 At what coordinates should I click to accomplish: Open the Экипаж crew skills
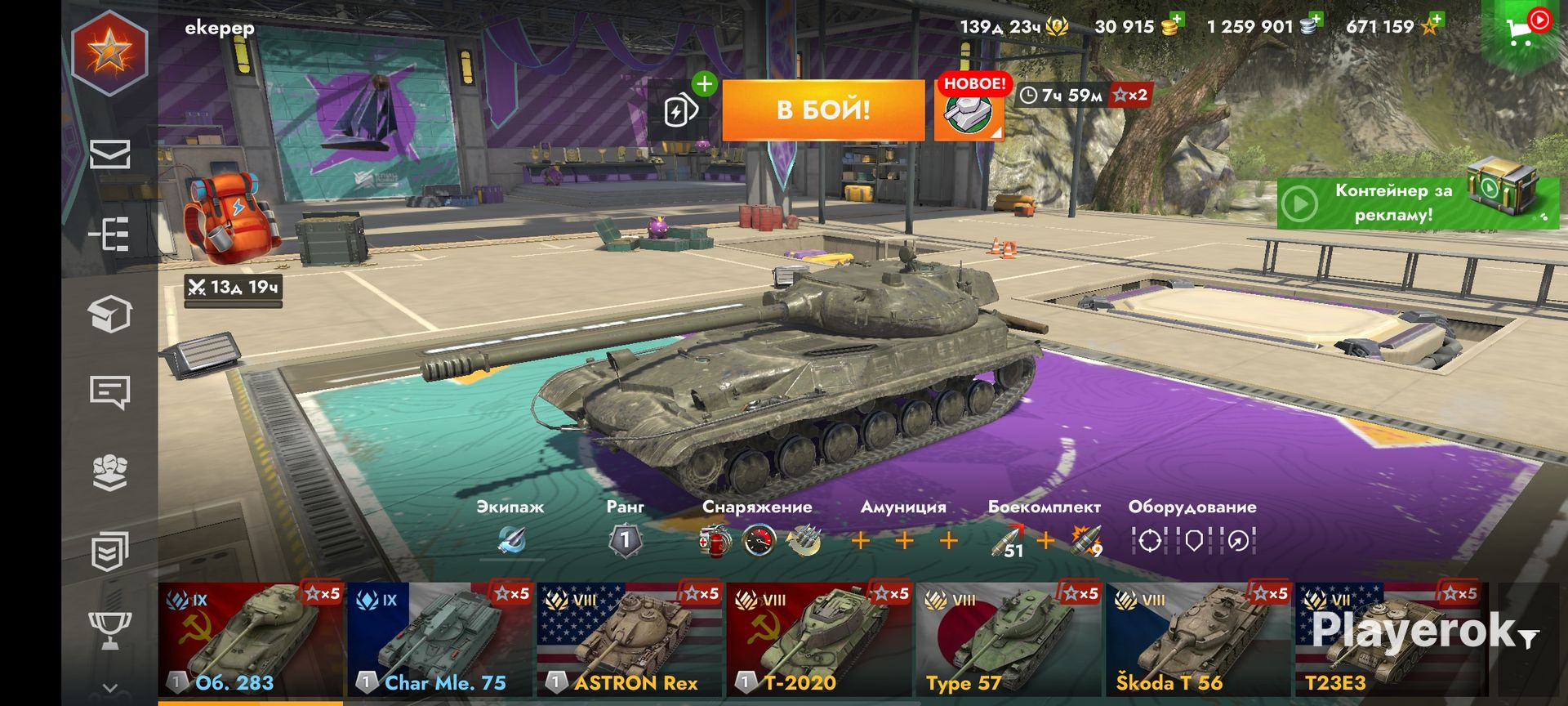pos(512,539)
